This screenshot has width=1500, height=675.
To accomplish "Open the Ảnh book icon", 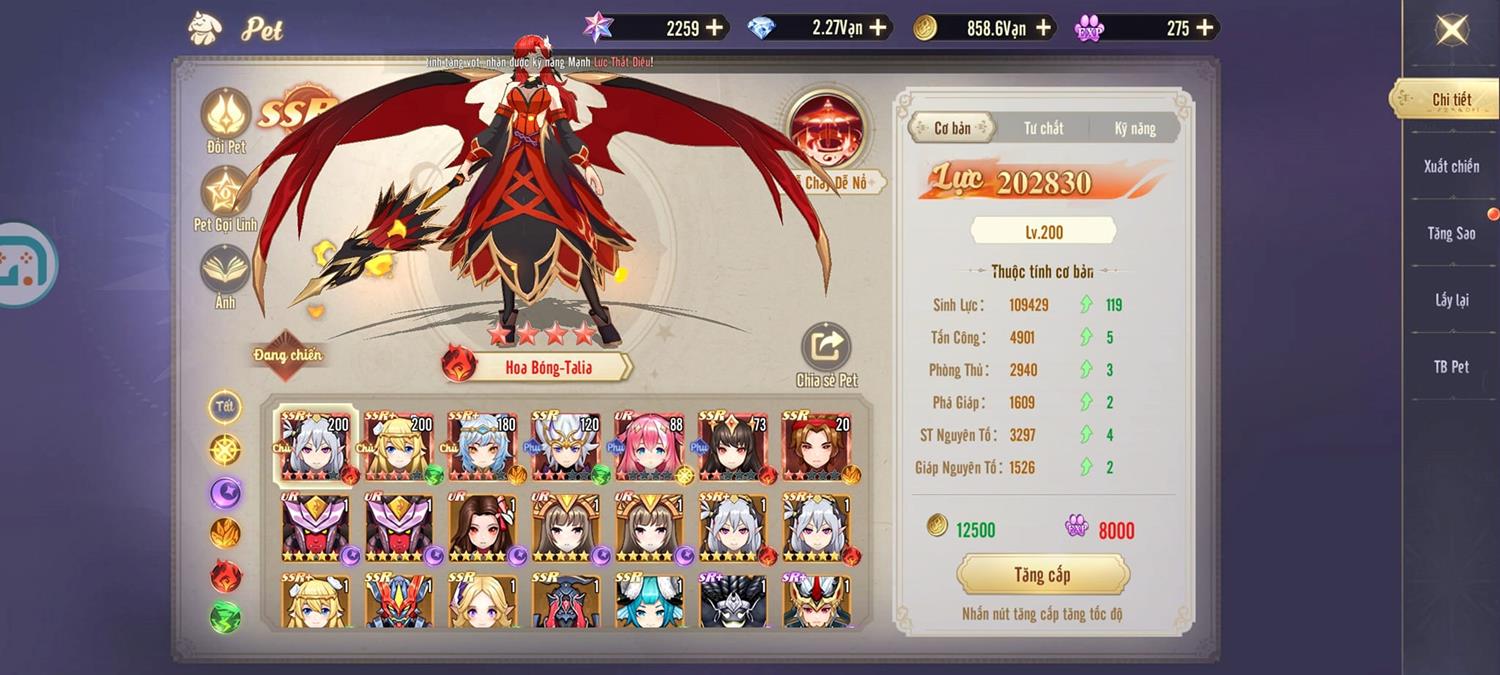I will (226, 270).
